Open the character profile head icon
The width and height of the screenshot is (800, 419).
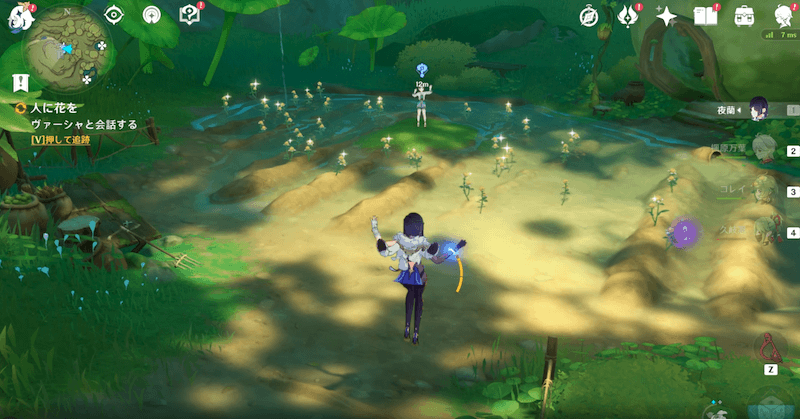pos(783,14)
